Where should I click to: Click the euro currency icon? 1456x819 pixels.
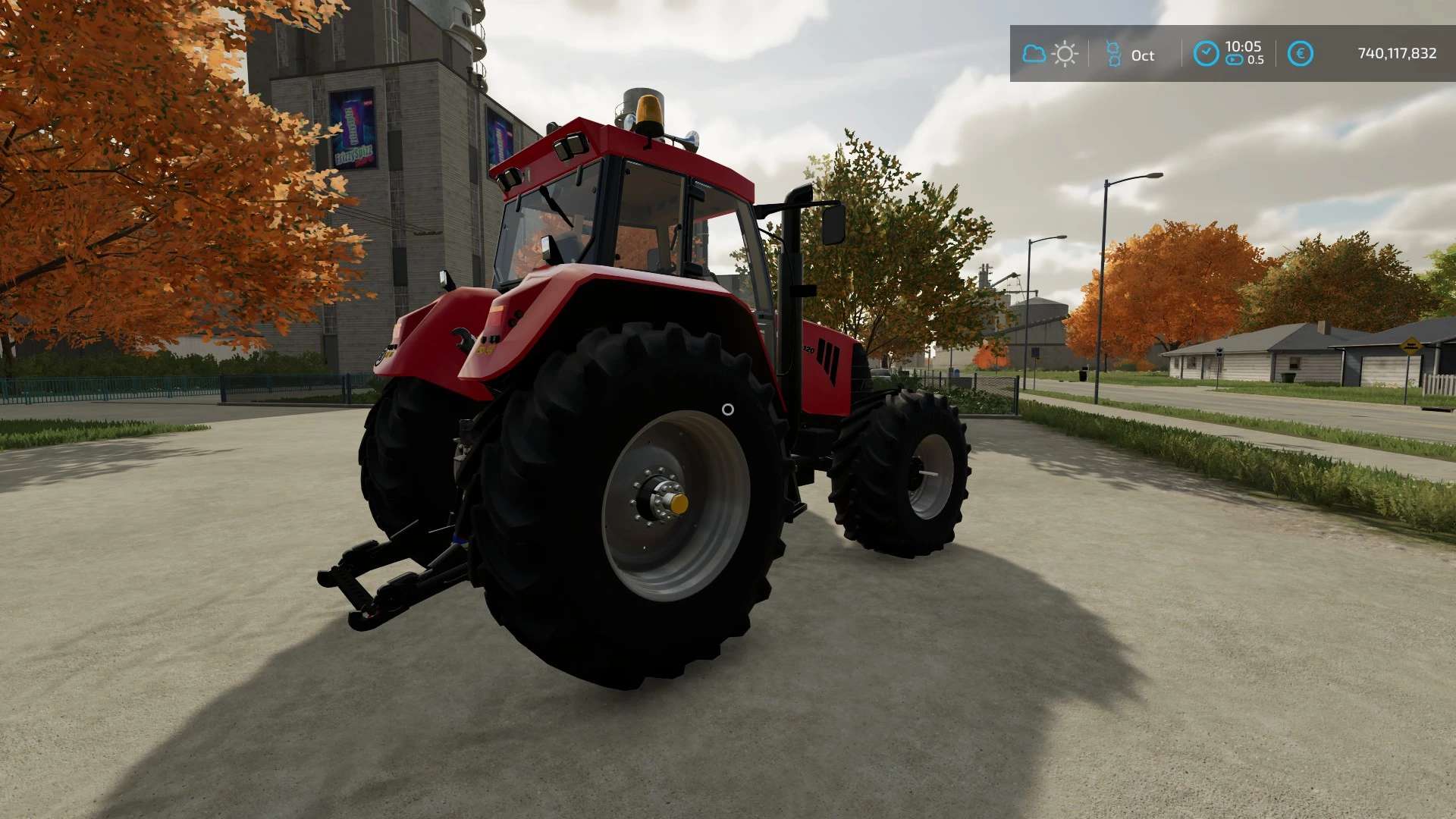point(1300,54)
